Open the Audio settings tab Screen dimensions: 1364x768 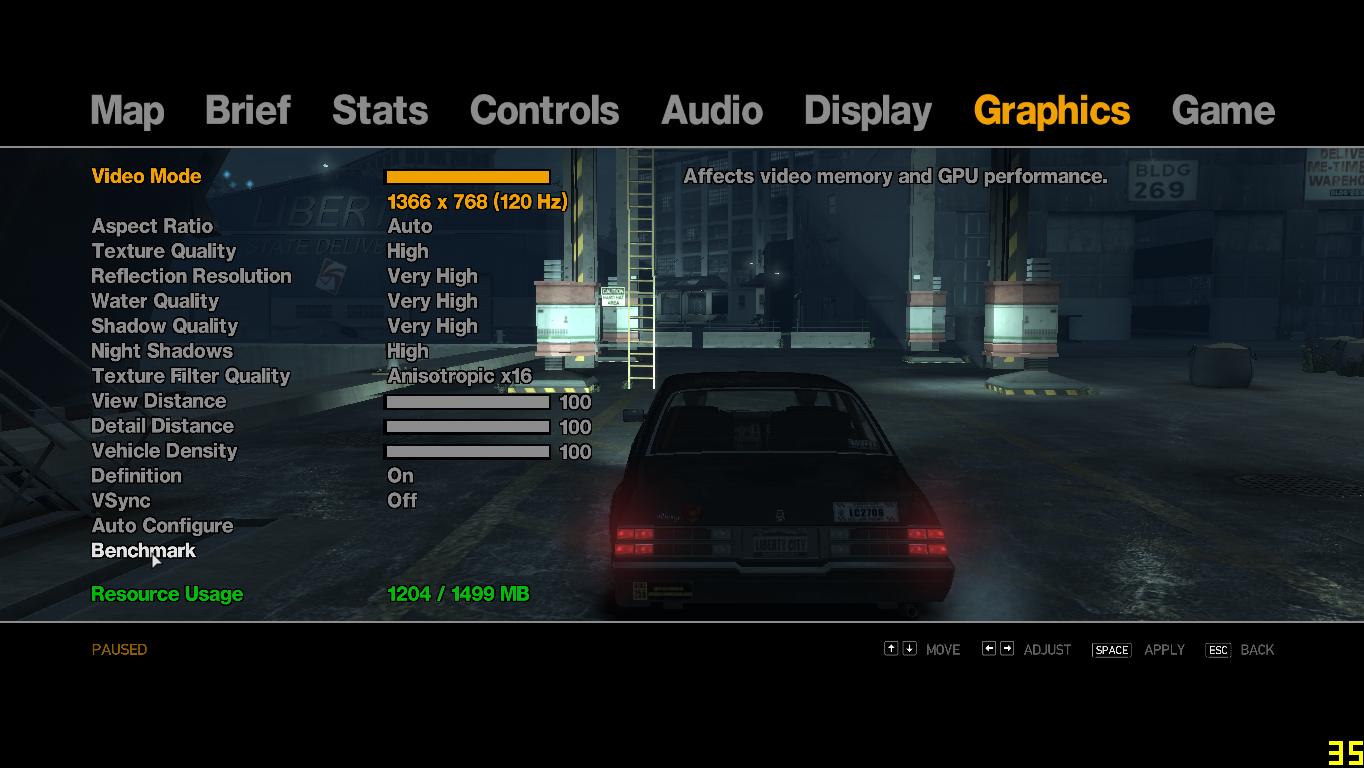tap(711, 111)
